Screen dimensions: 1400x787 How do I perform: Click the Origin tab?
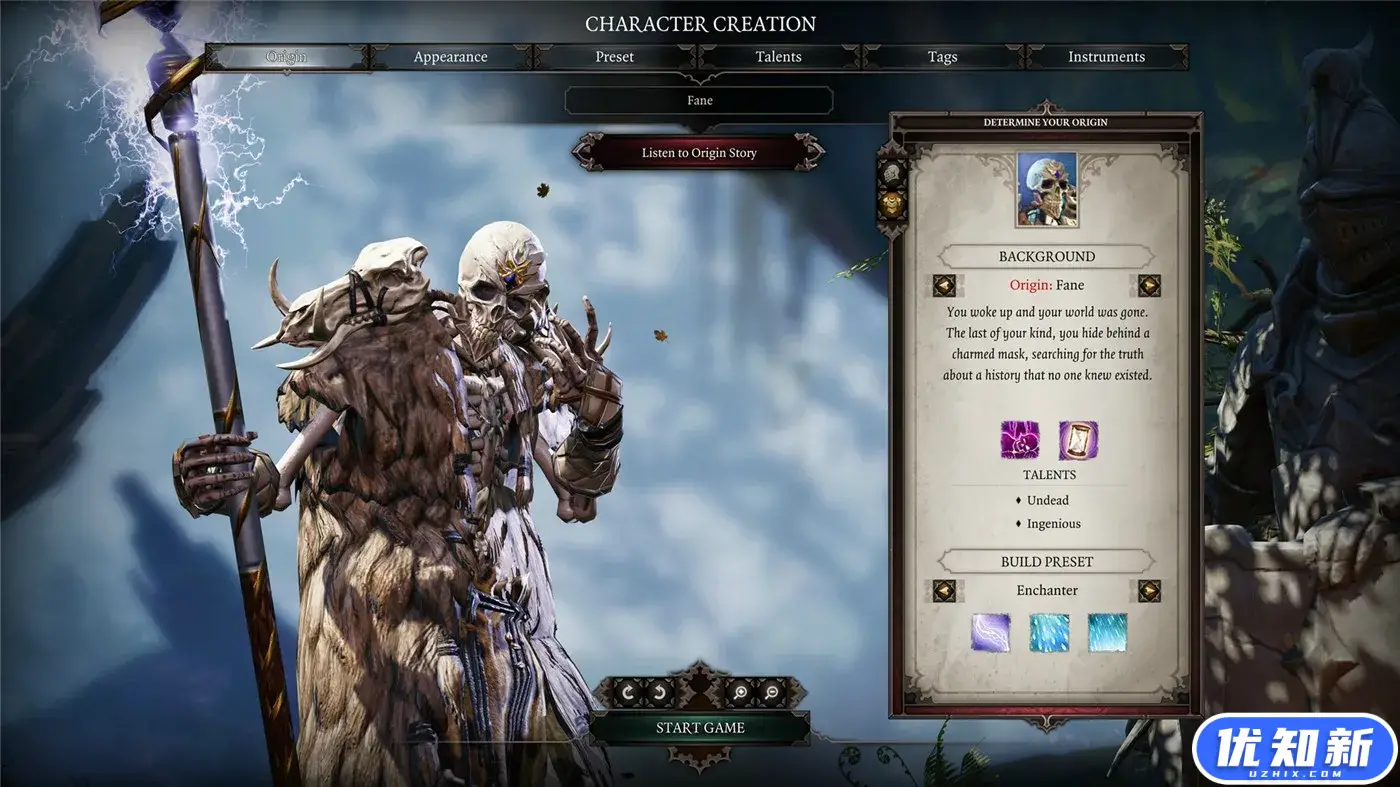click(x=286, y=57)
